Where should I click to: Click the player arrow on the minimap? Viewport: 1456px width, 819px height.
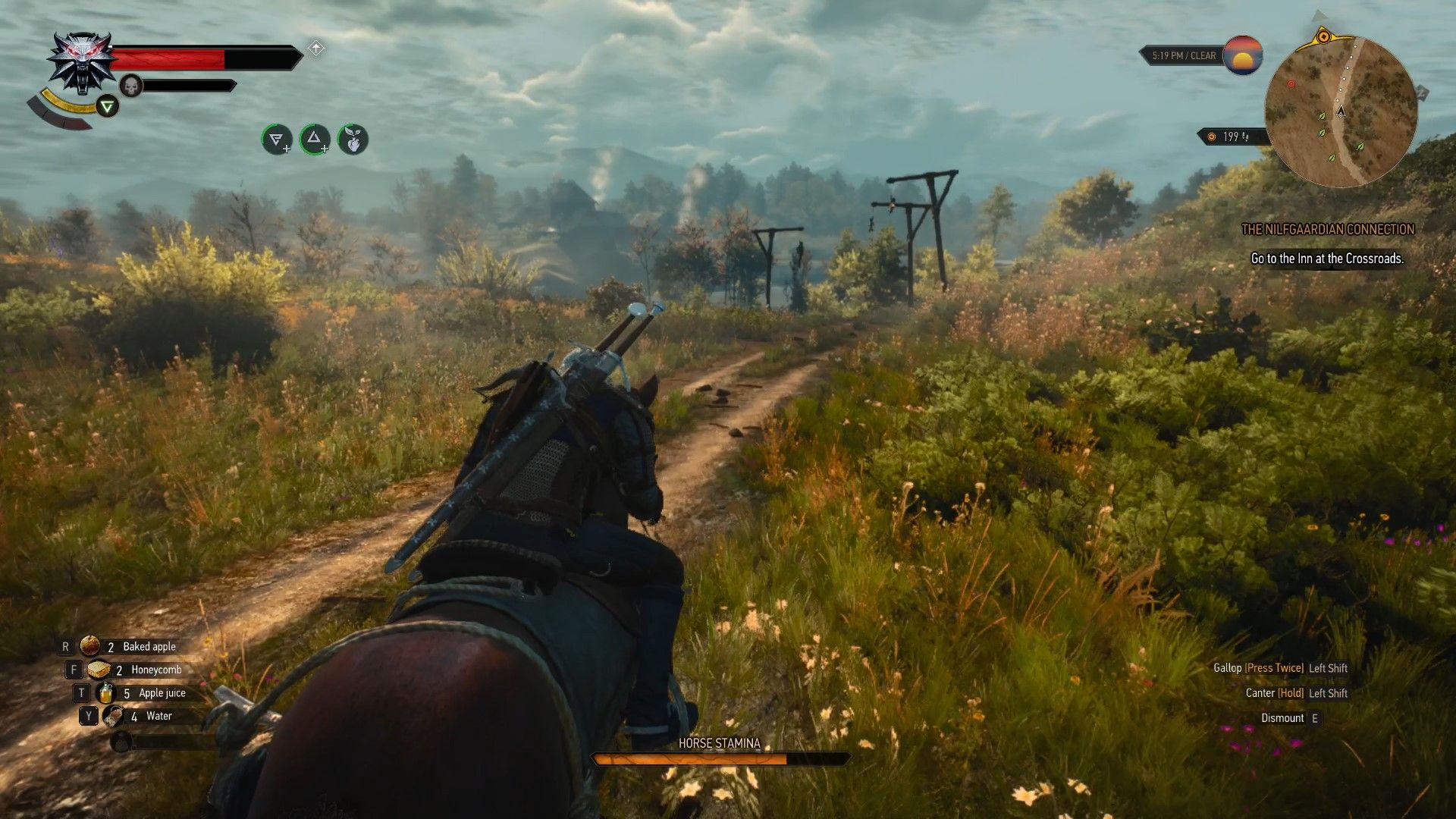1340,111
